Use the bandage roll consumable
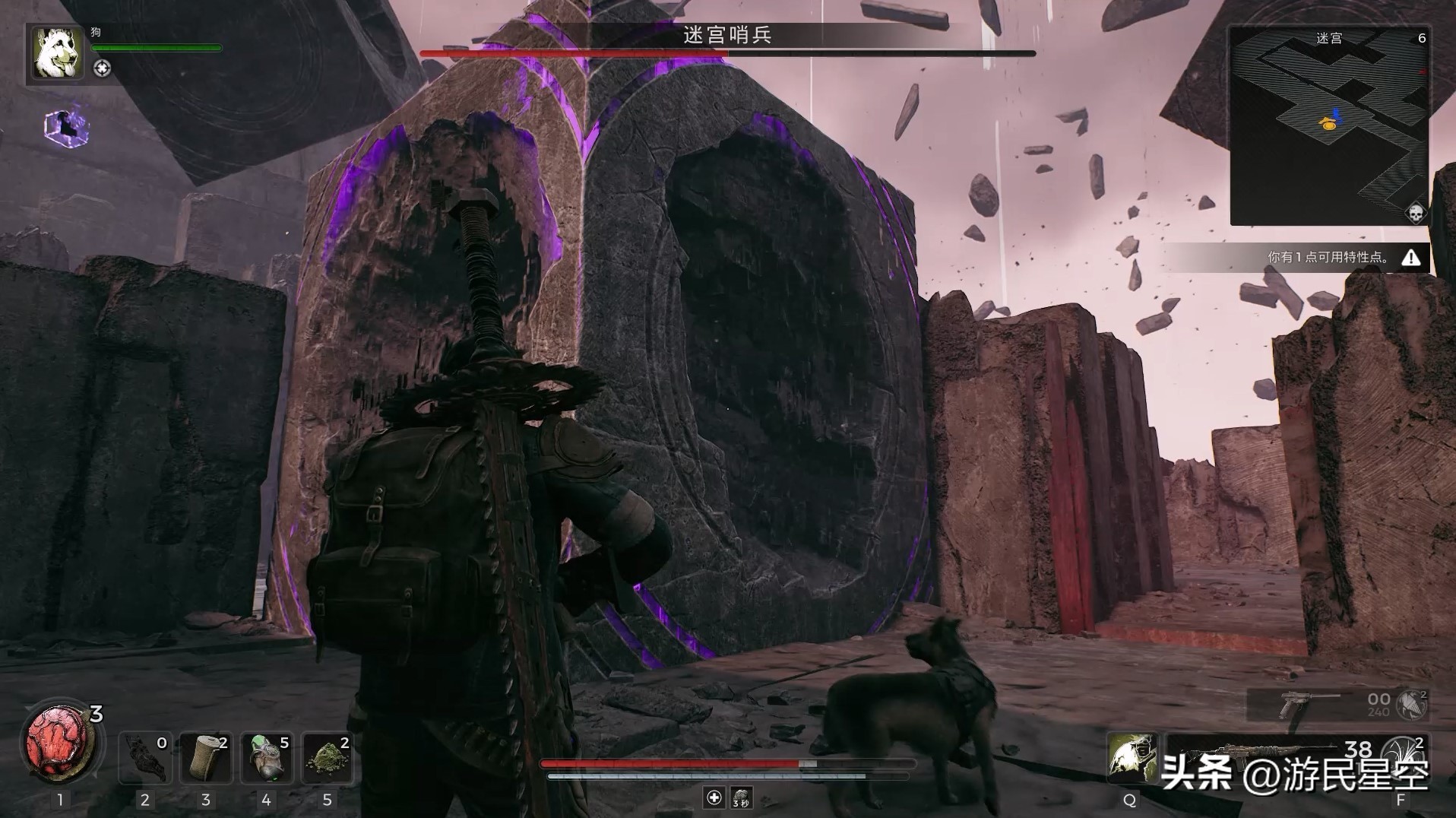Viewport: 1456px width, 818px height. pyautogui.click(x=205, y=757)
